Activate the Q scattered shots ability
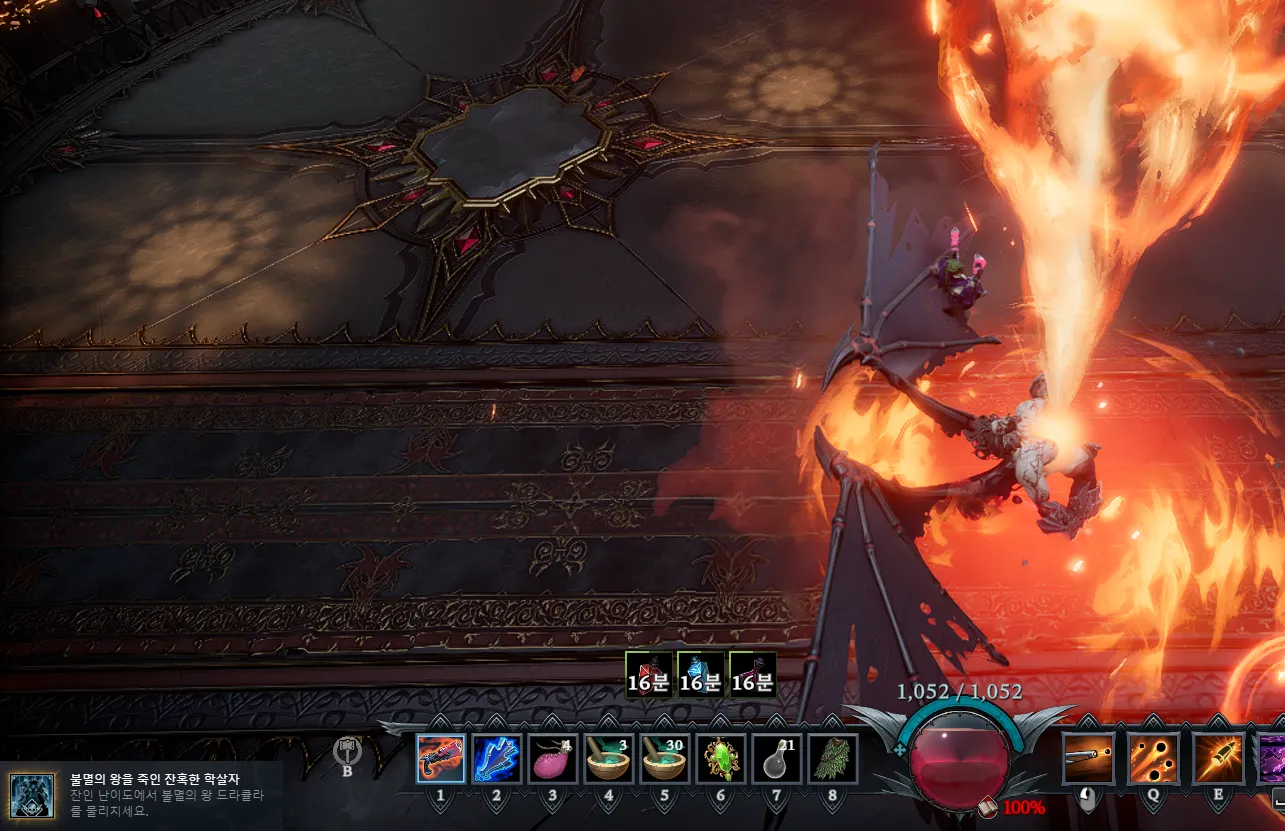 click(x=1154, y=759)
